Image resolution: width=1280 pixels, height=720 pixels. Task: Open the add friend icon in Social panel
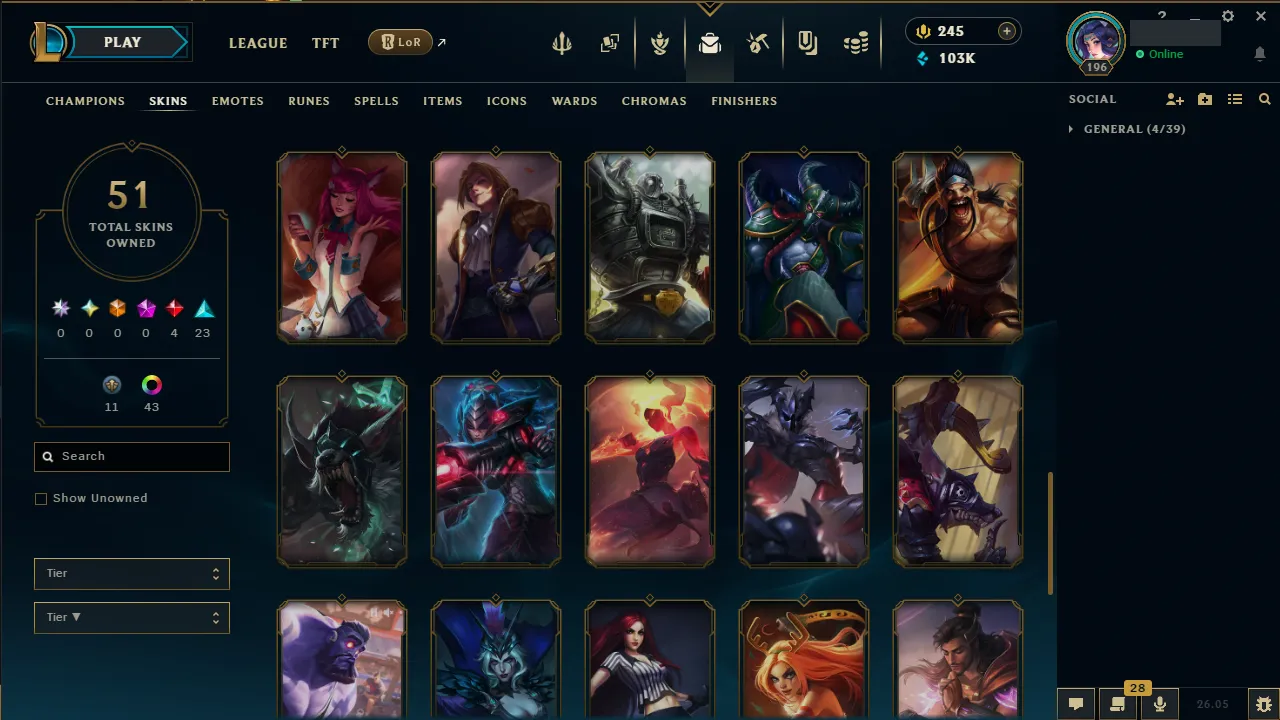pyautogui.click(x=1174, y=99)
